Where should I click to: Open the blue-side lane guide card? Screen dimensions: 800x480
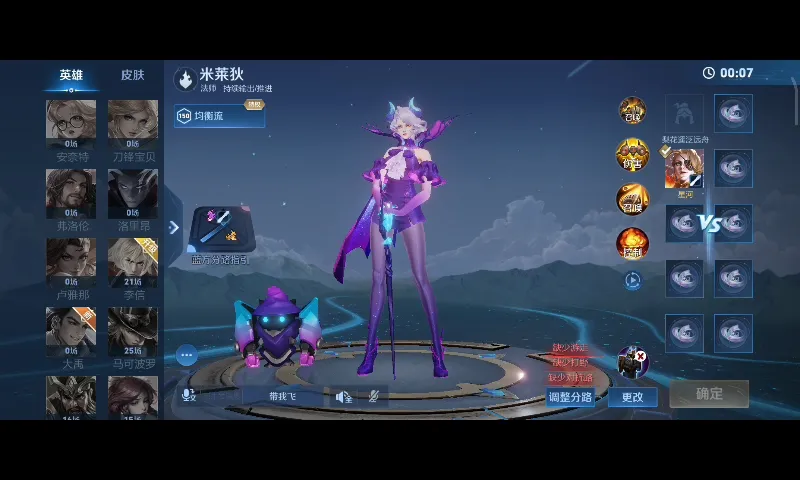(221, 231)
